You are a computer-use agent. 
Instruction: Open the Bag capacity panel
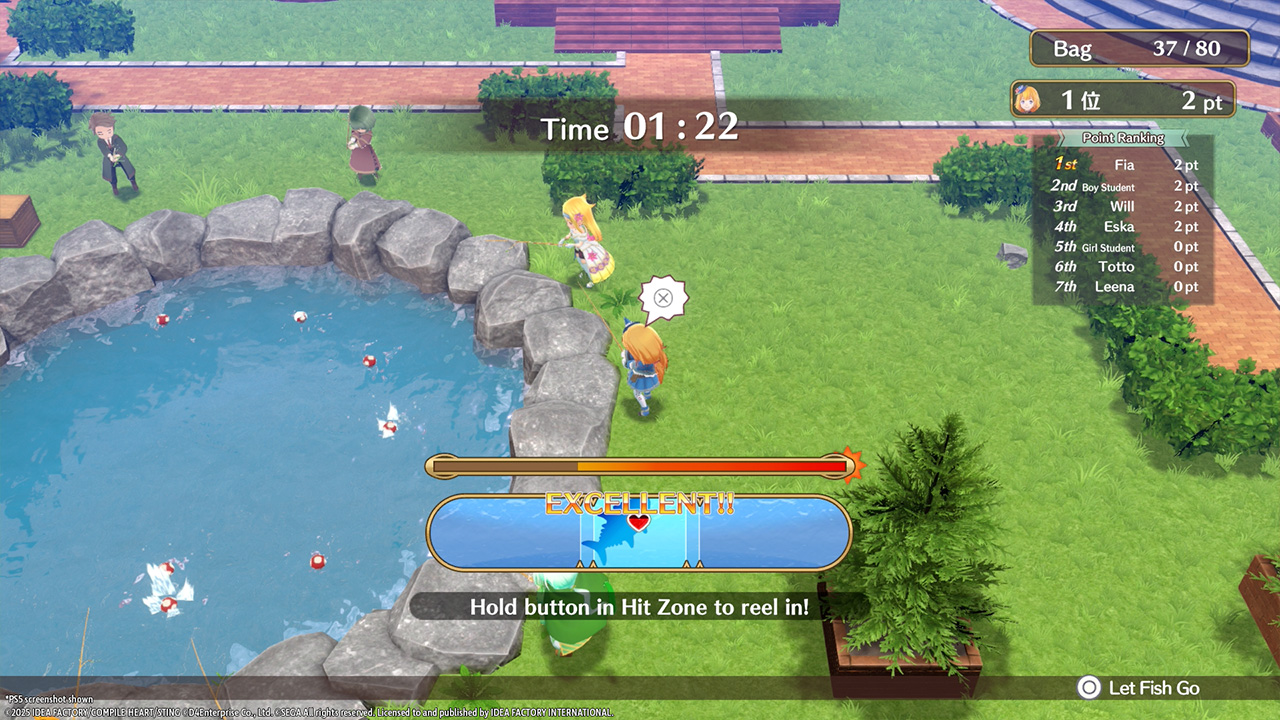pyautogui.click(x=1139, y=48)
